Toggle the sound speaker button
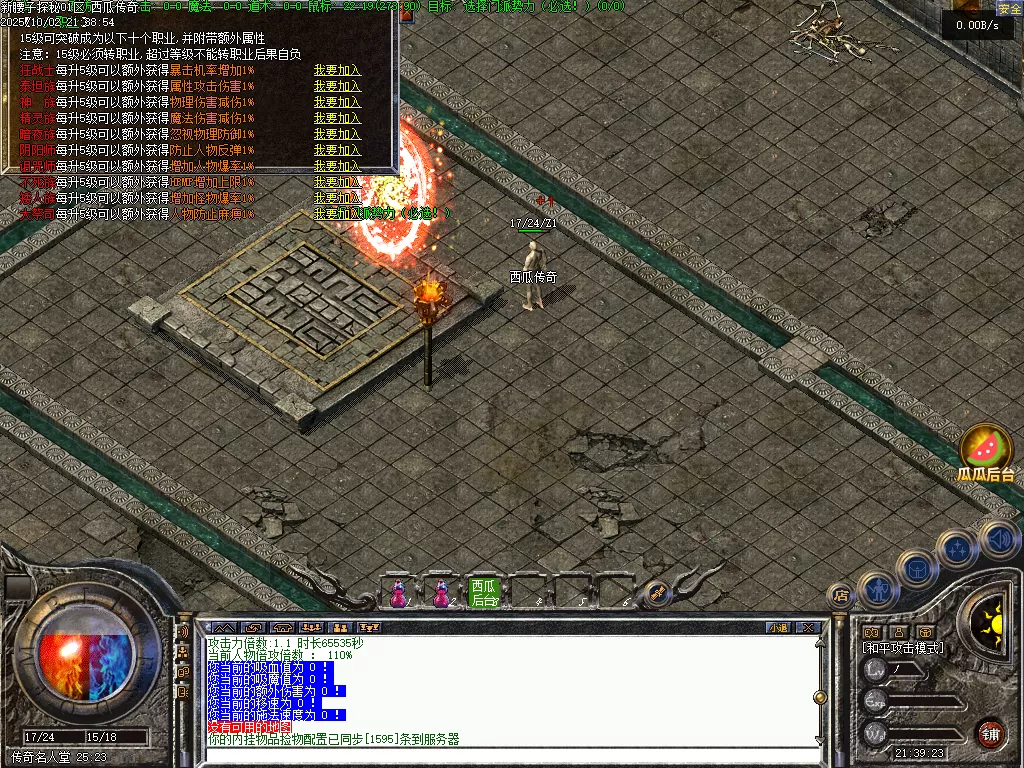 pos(999,540)
